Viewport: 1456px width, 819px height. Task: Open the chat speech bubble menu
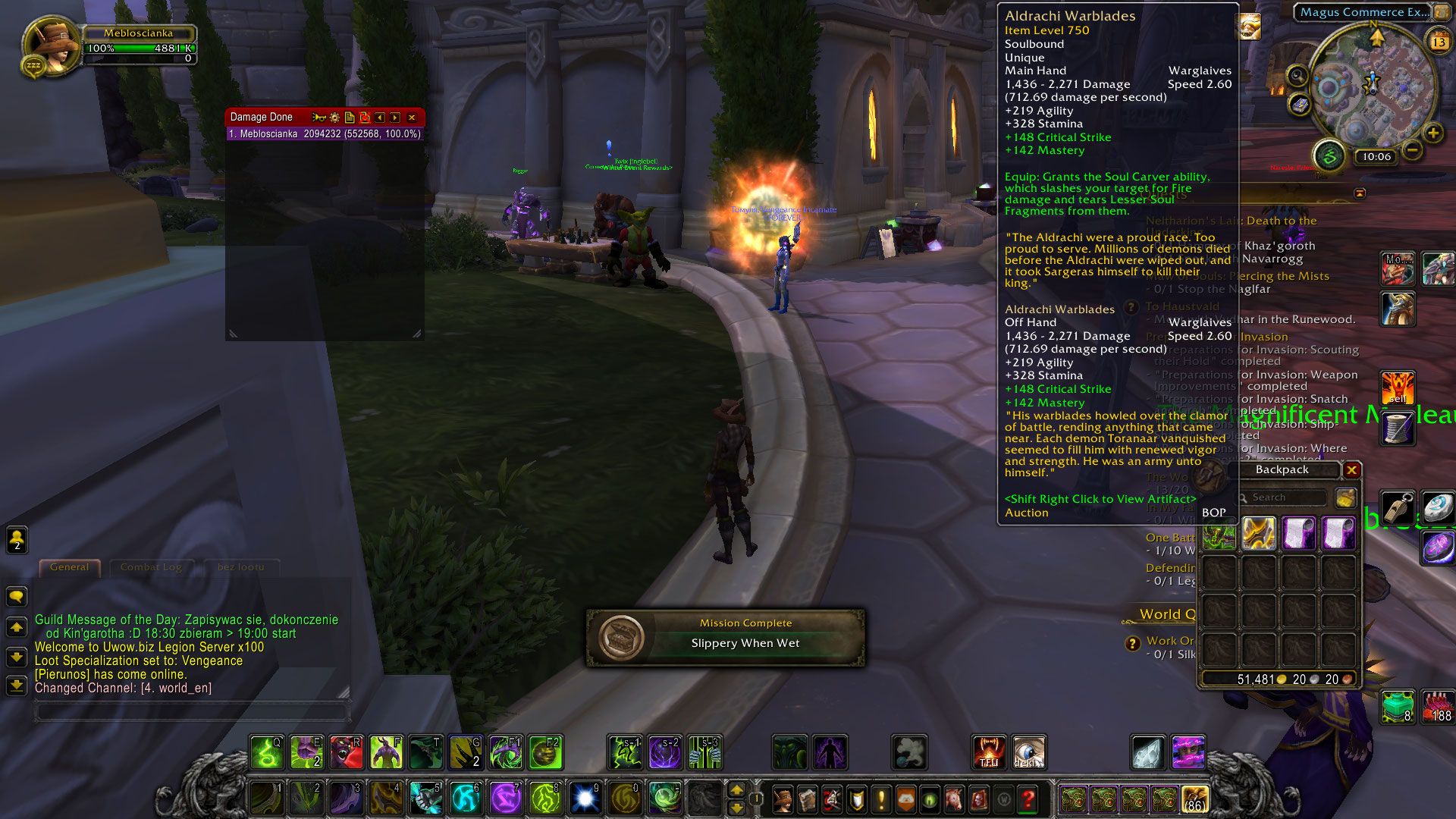coord(17,596)
